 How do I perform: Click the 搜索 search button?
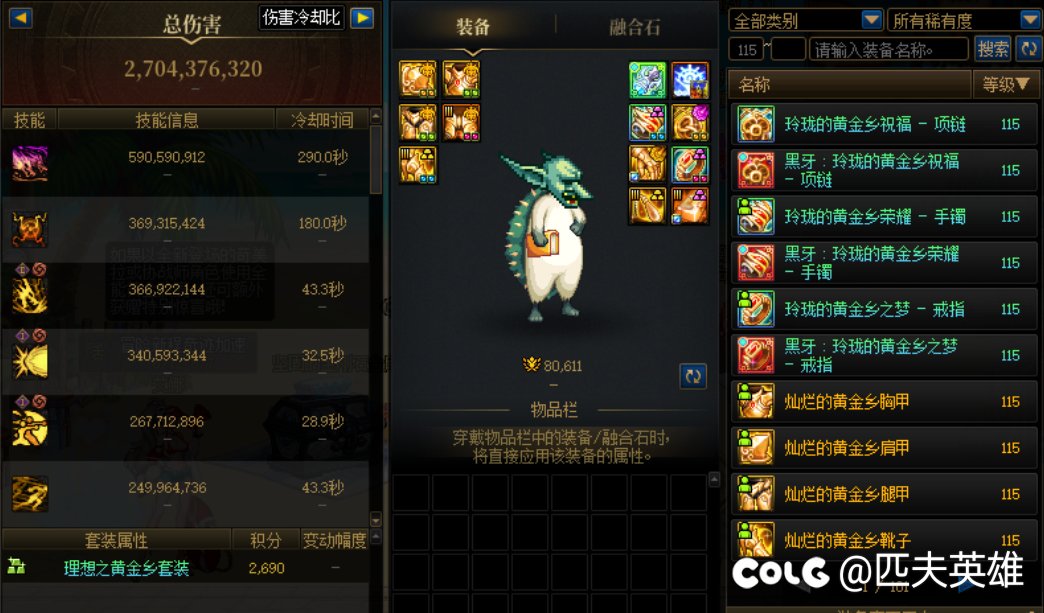tap(992, 48)
